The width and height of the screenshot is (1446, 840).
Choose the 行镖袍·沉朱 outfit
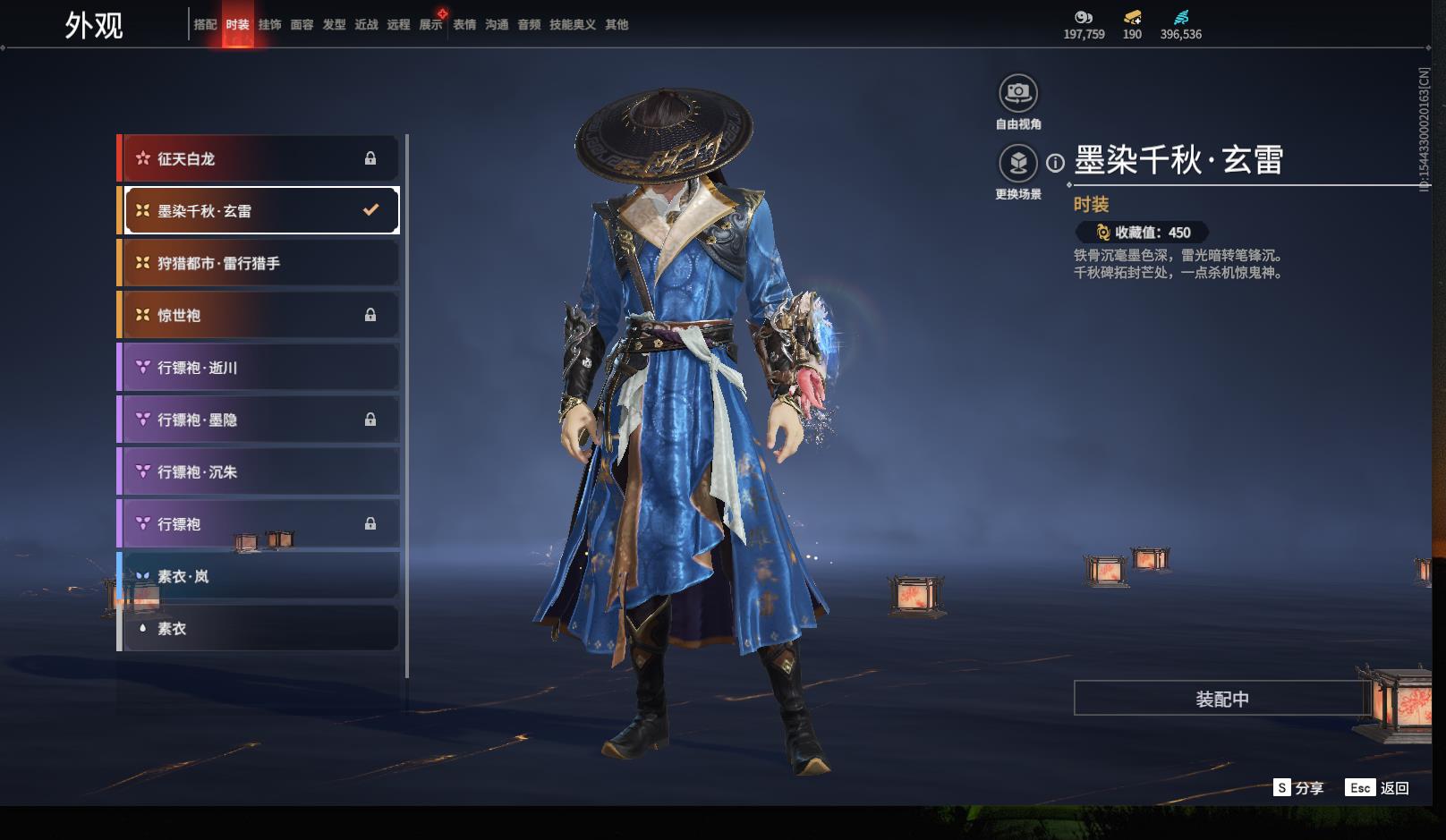pyautogui.click(x=259, y=471)
